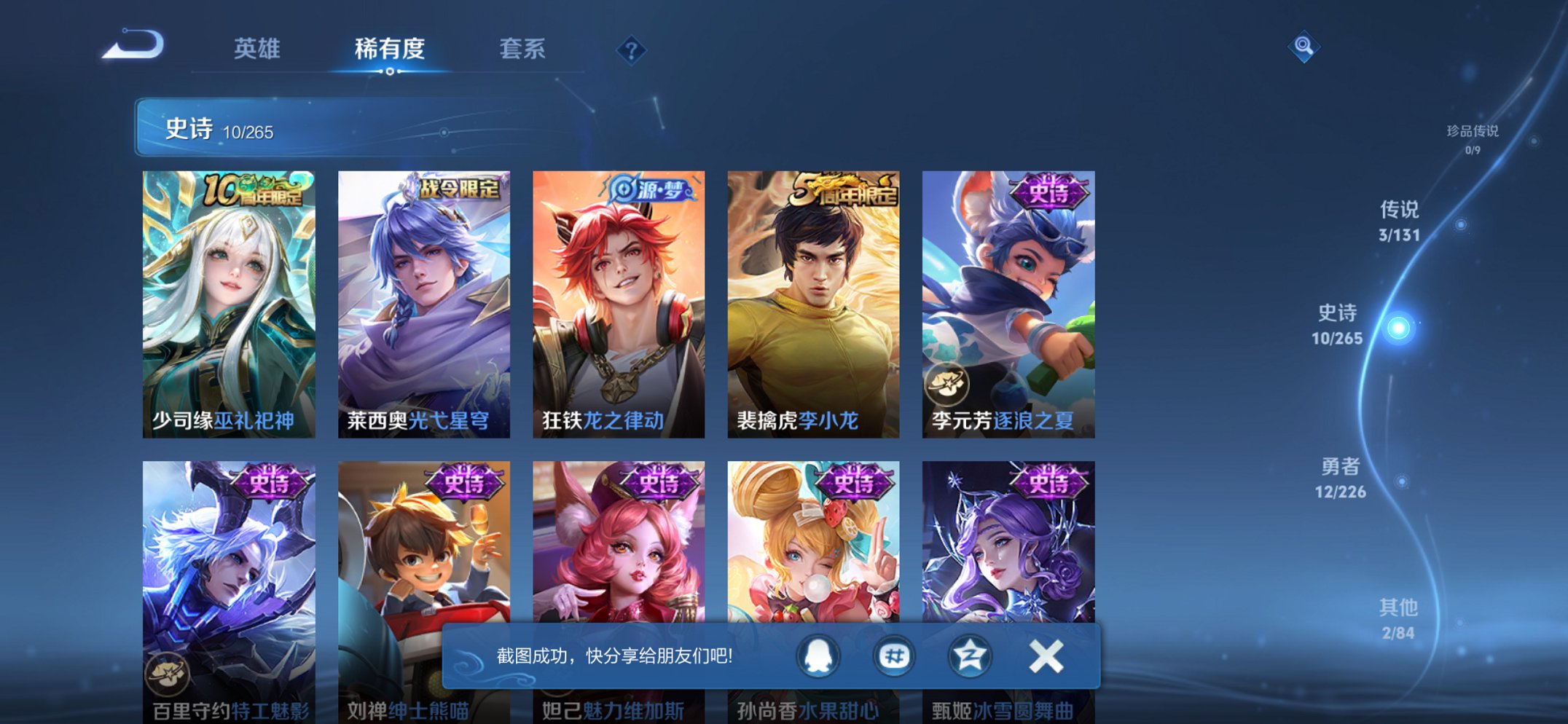This screenshot has height=724, width=1568.
Task: Tap the back arrow at top left
Action: 136,45
